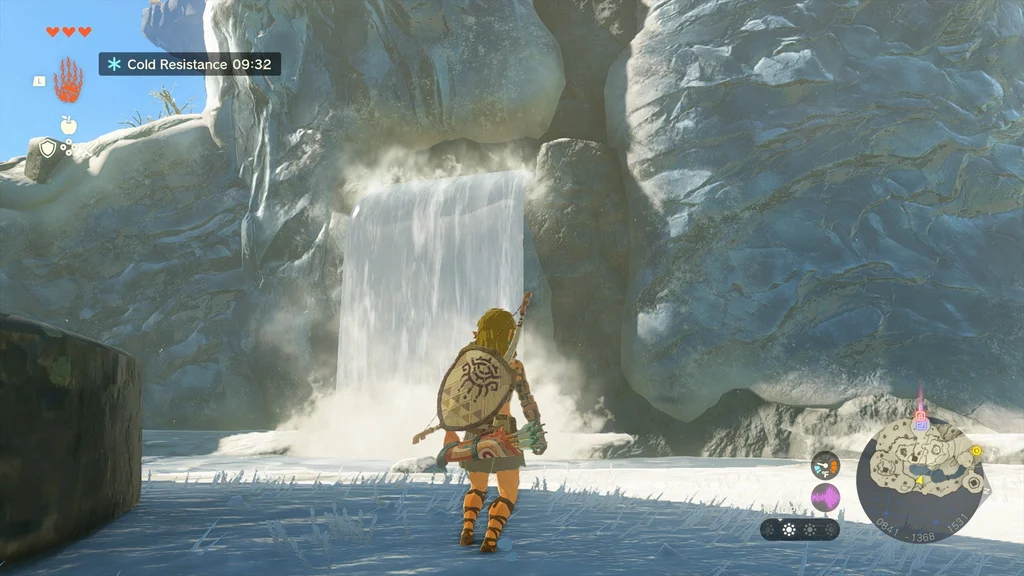Click the apple item quick-slot icon
Image resolution: width=1024 pixels, height=576 pixels.
click(69, 125)
